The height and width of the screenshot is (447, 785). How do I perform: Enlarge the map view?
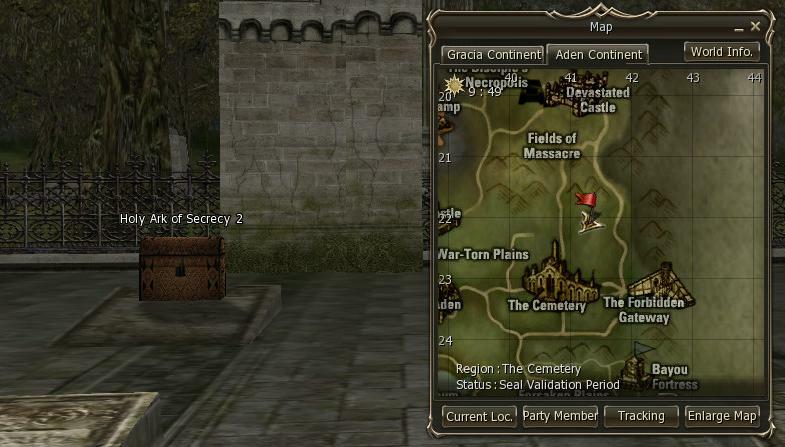coord(722,416)
